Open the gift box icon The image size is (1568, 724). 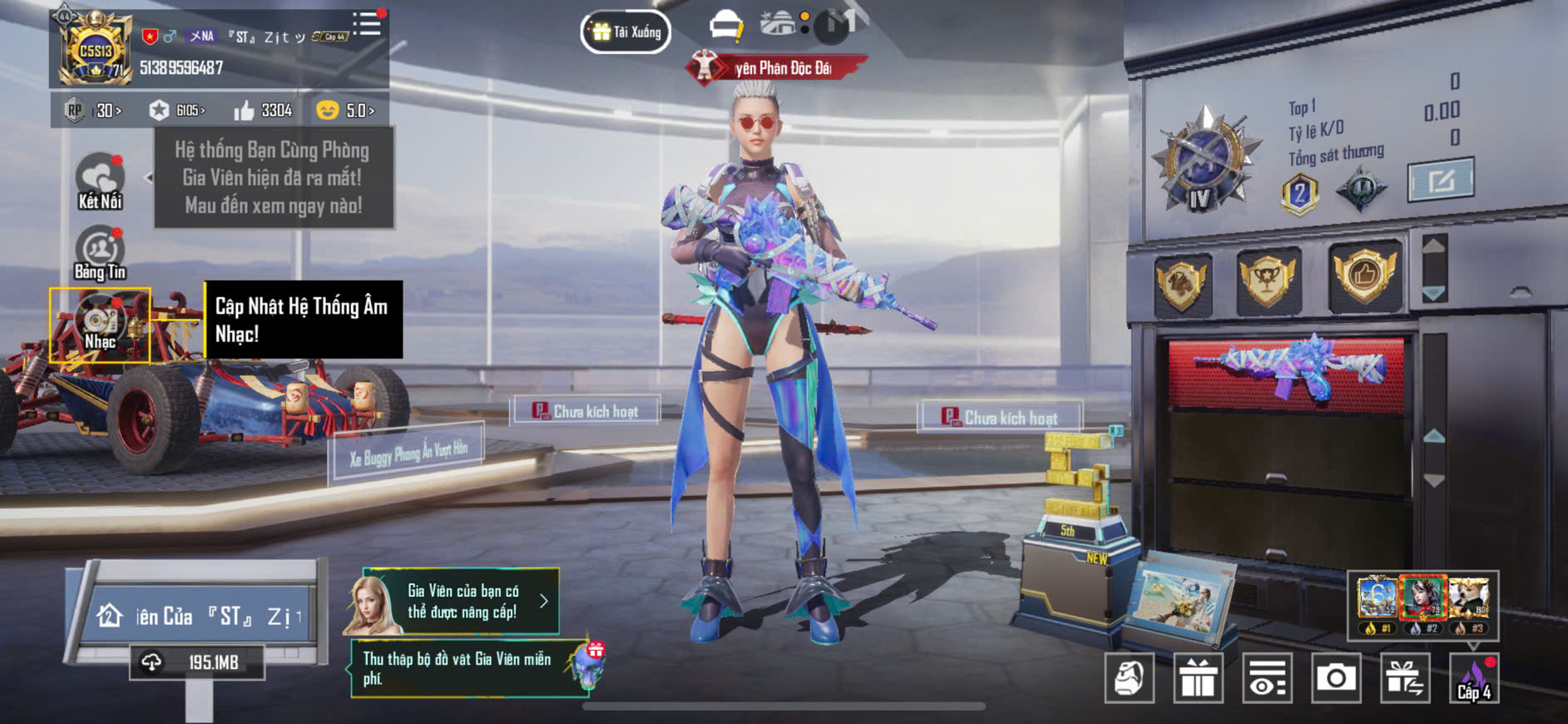pyautogui.click(x=1198, y=678)
